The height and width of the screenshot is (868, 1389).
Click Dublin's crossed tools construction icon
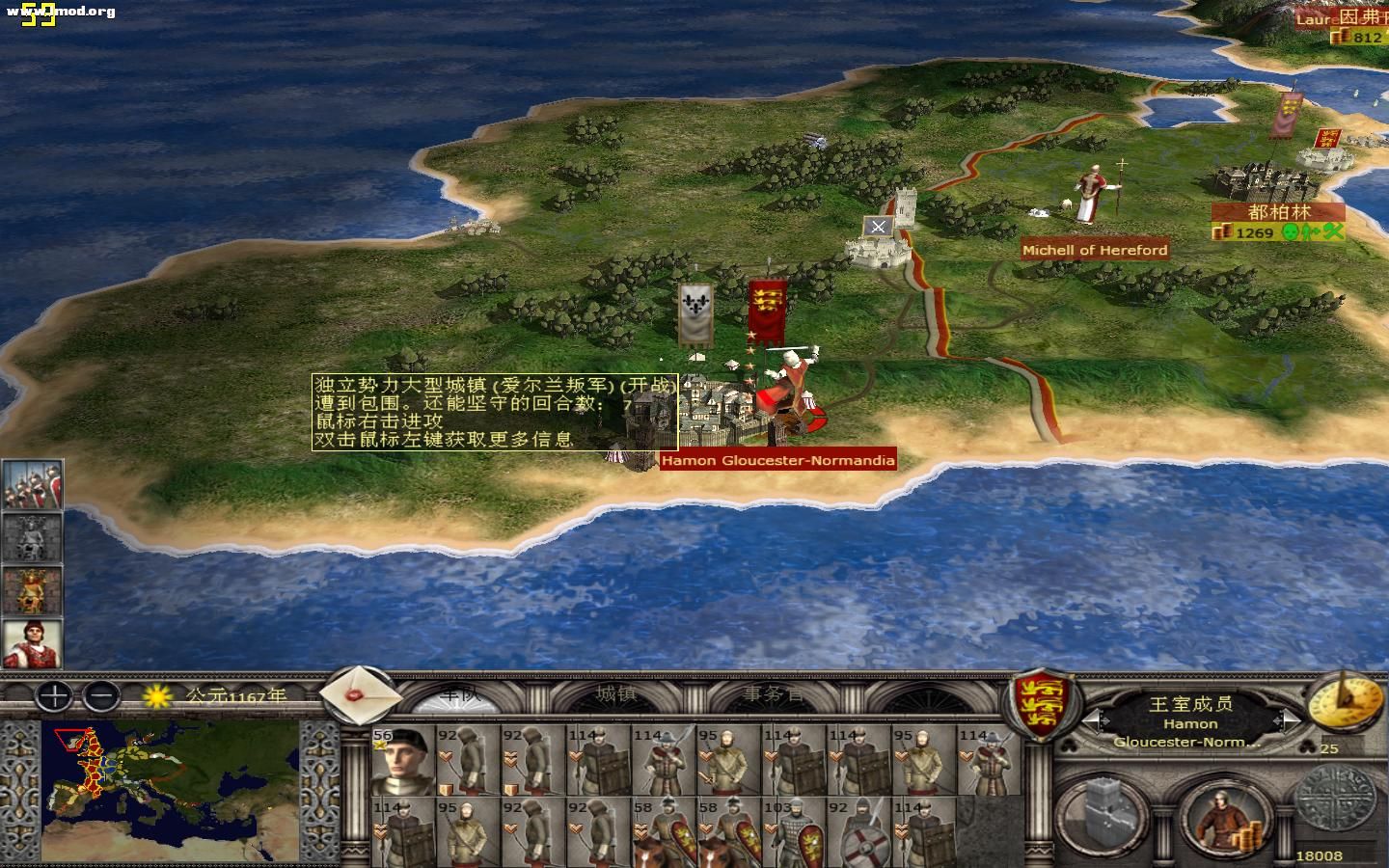1335,233
